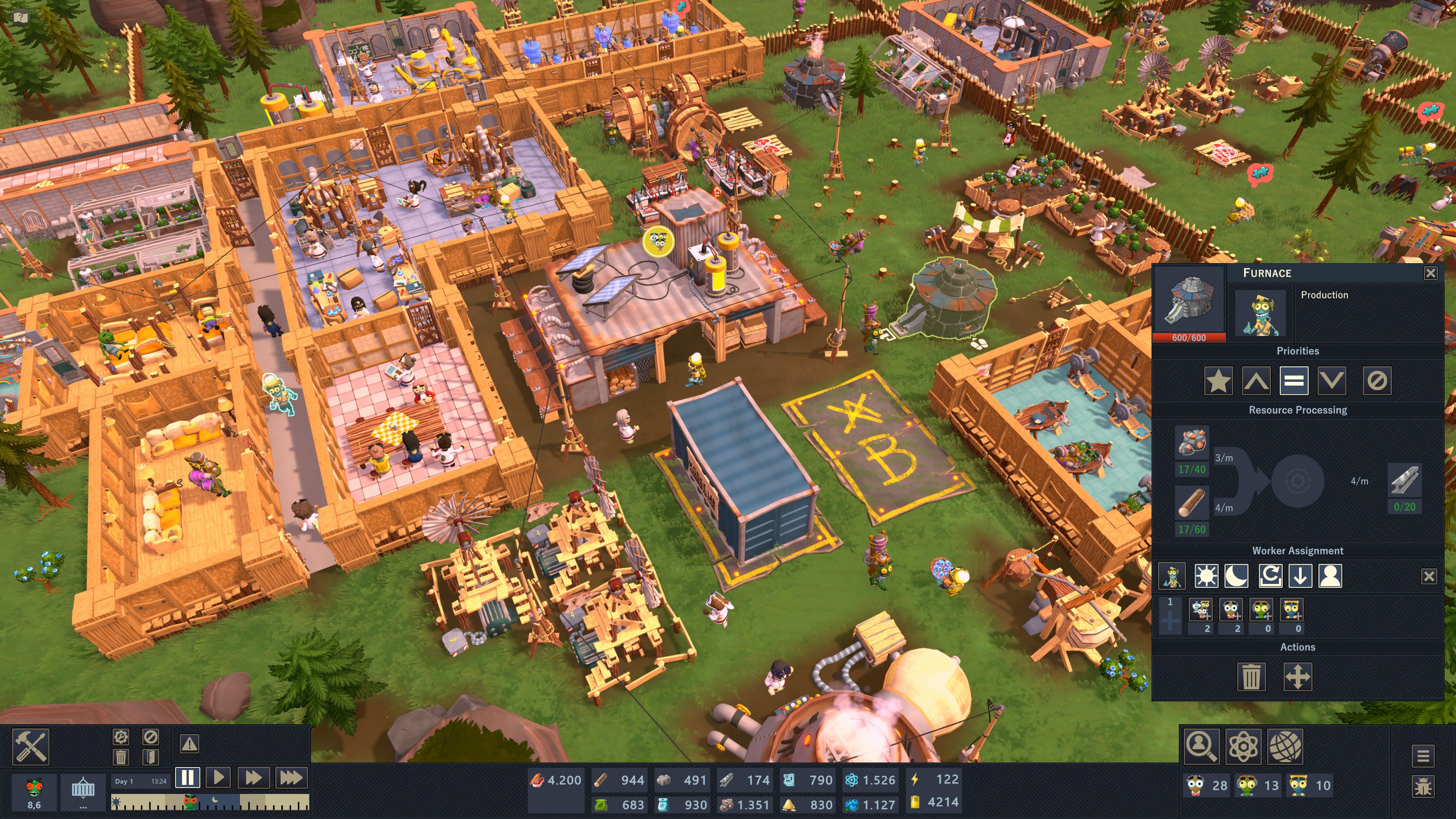The image size is (1456, 819).
Task: Open the colonist search magnifier panel
Action: coord(1201,746)
